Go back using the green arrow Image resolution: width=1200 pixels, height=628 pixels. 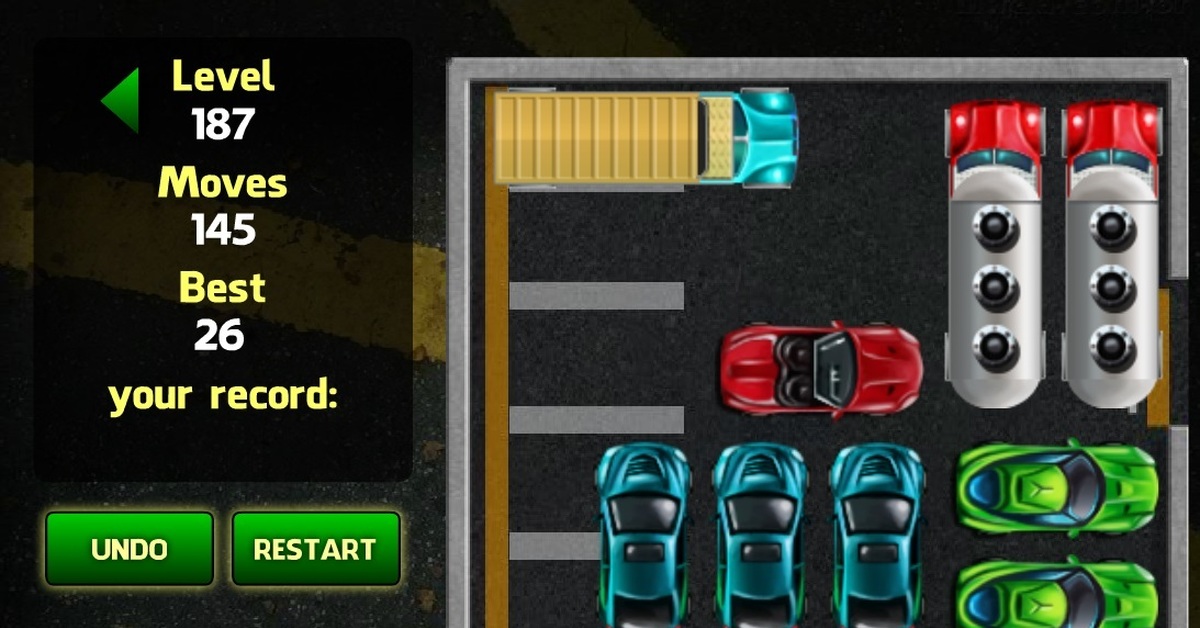pos(121,99)
